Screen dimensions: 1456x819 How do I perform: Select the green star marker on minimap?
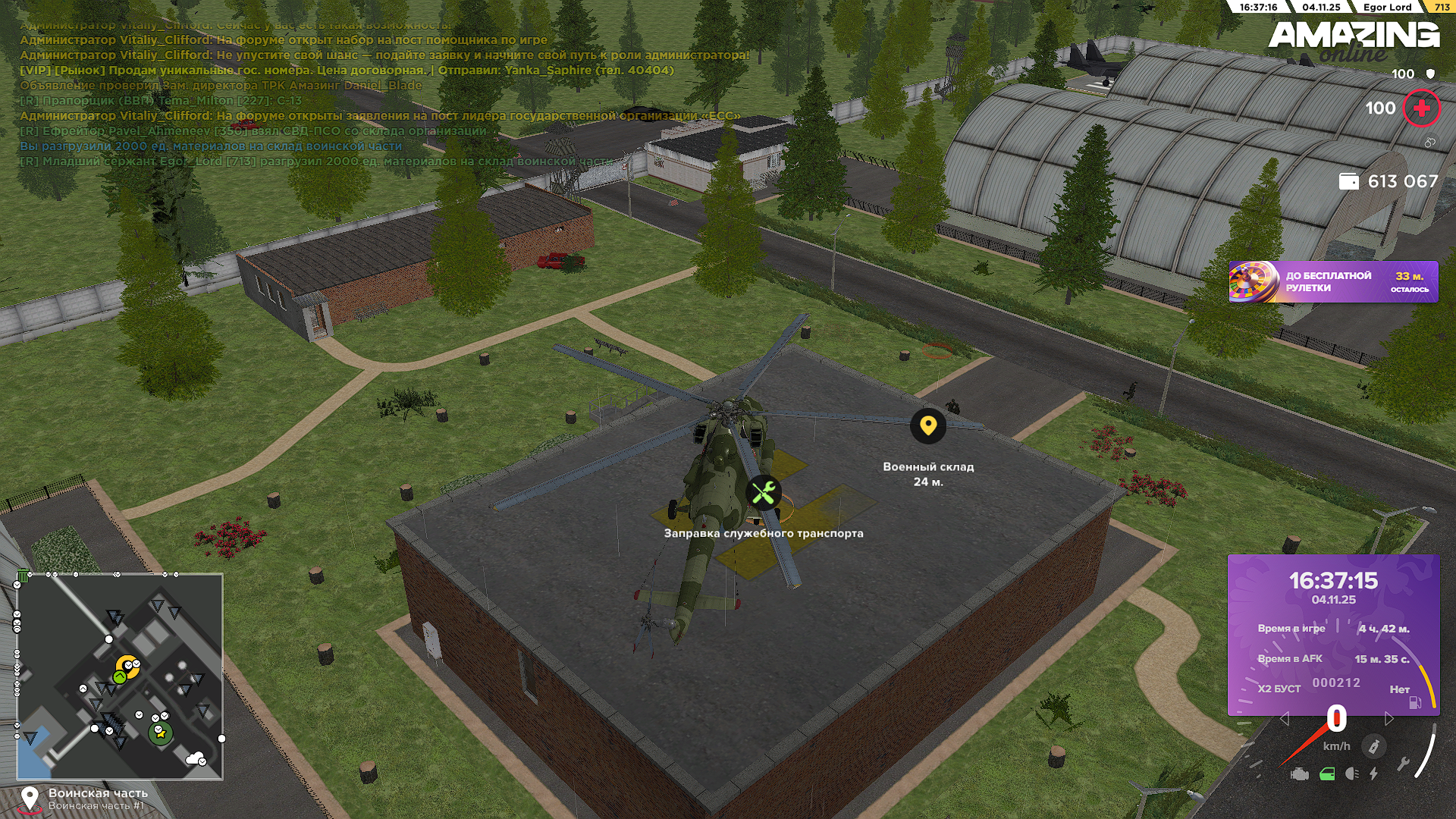[x=160, y=733]
